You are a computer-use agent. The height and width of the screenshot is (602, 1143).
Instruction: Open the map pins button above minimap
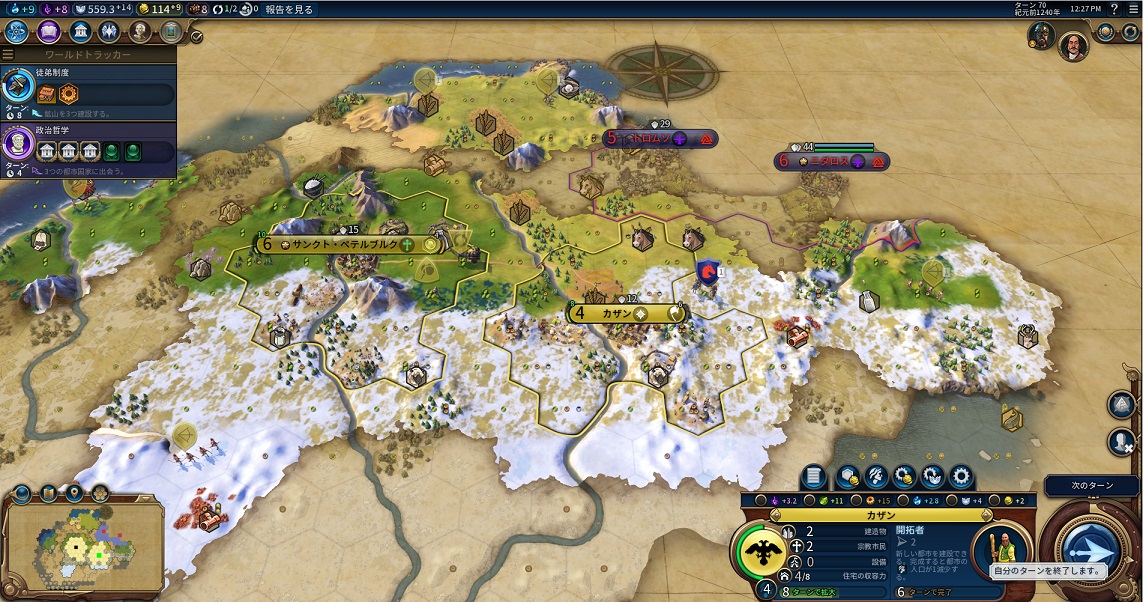pos(75,492)
